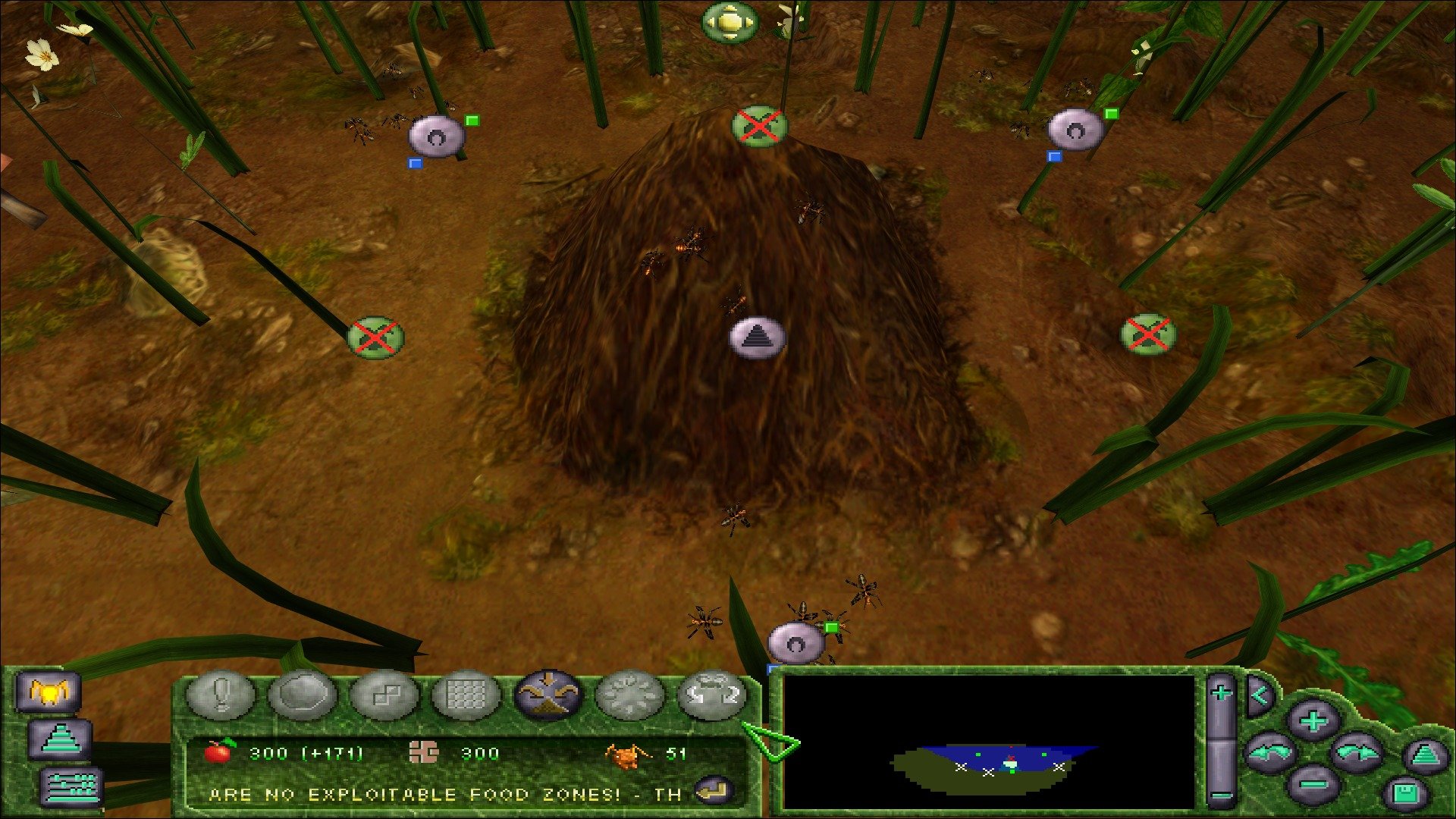Image resolution: width=1456 pixels, height=819 pixels.
Task: Open the anthill view icon
Action: (61, 738)
